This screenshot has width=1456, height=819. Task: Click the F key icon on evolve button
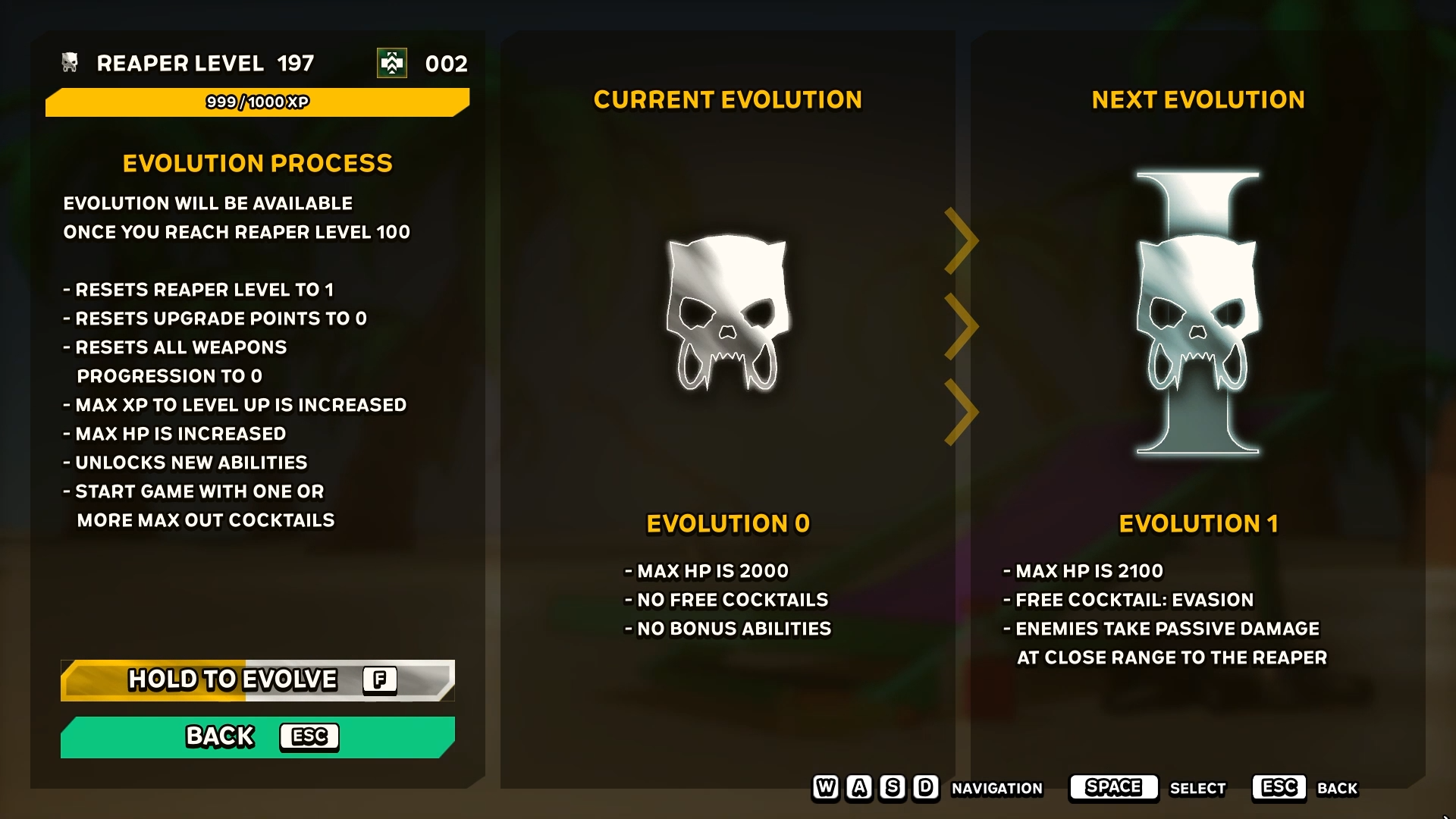click(380, 679)
